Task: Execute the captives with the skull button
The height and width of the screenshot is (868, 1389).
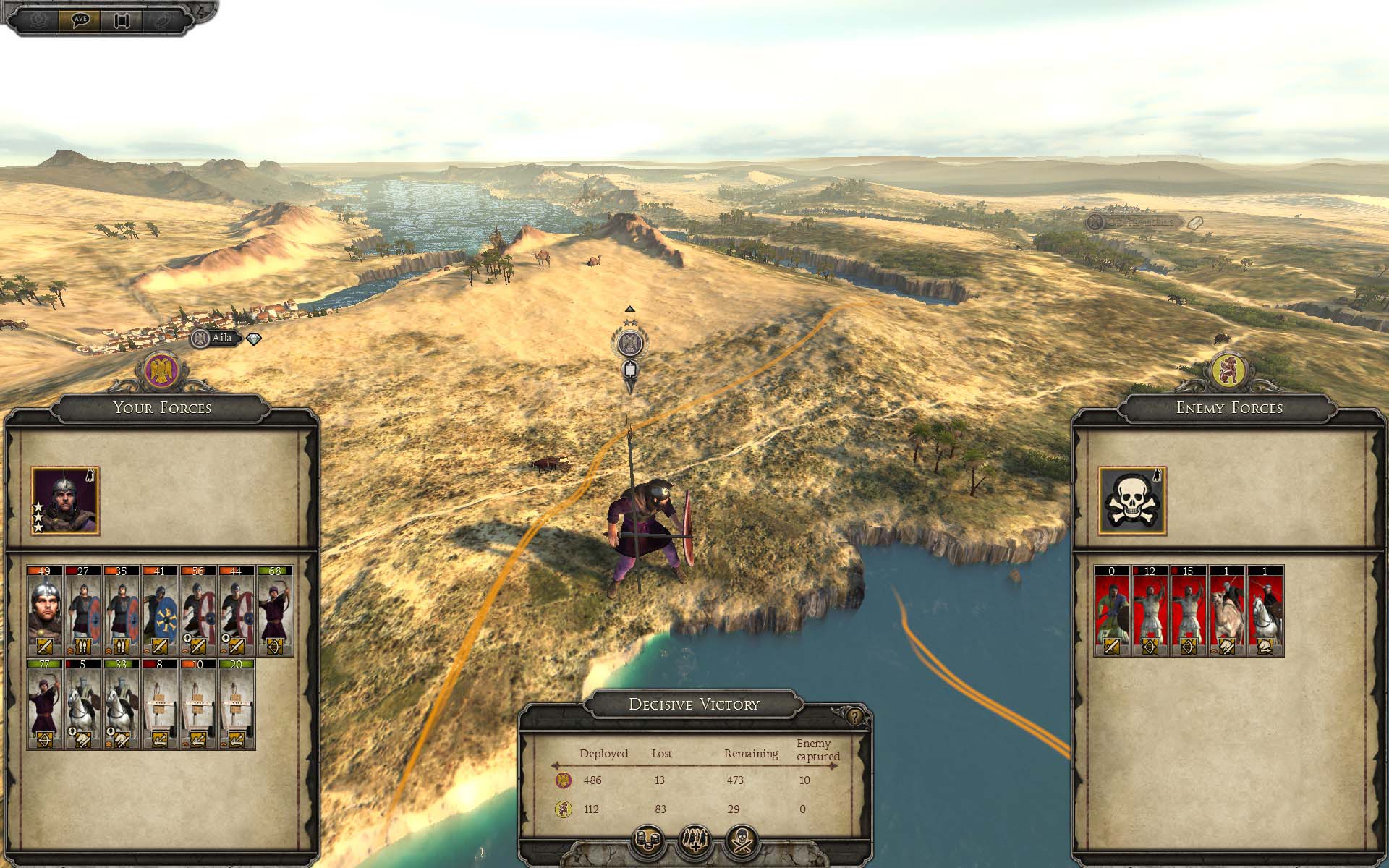Action: pyautogui.click(x=742, y=841)
